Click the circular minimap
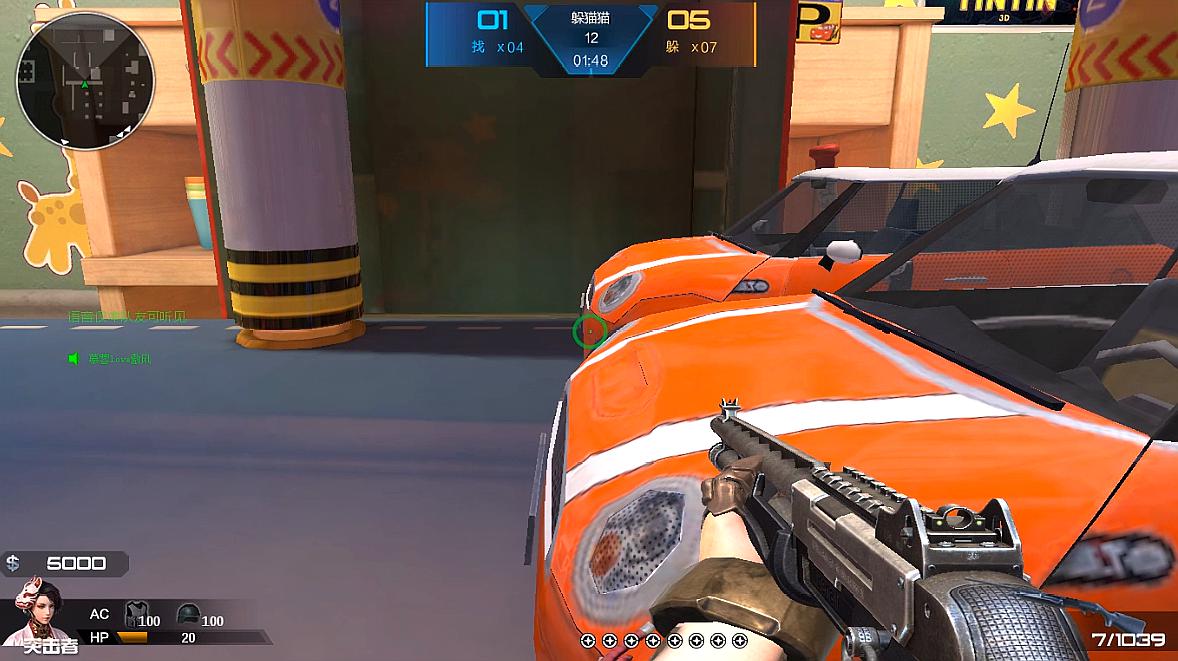Viewport: 1178px width, 661px height. pos(84,81)
